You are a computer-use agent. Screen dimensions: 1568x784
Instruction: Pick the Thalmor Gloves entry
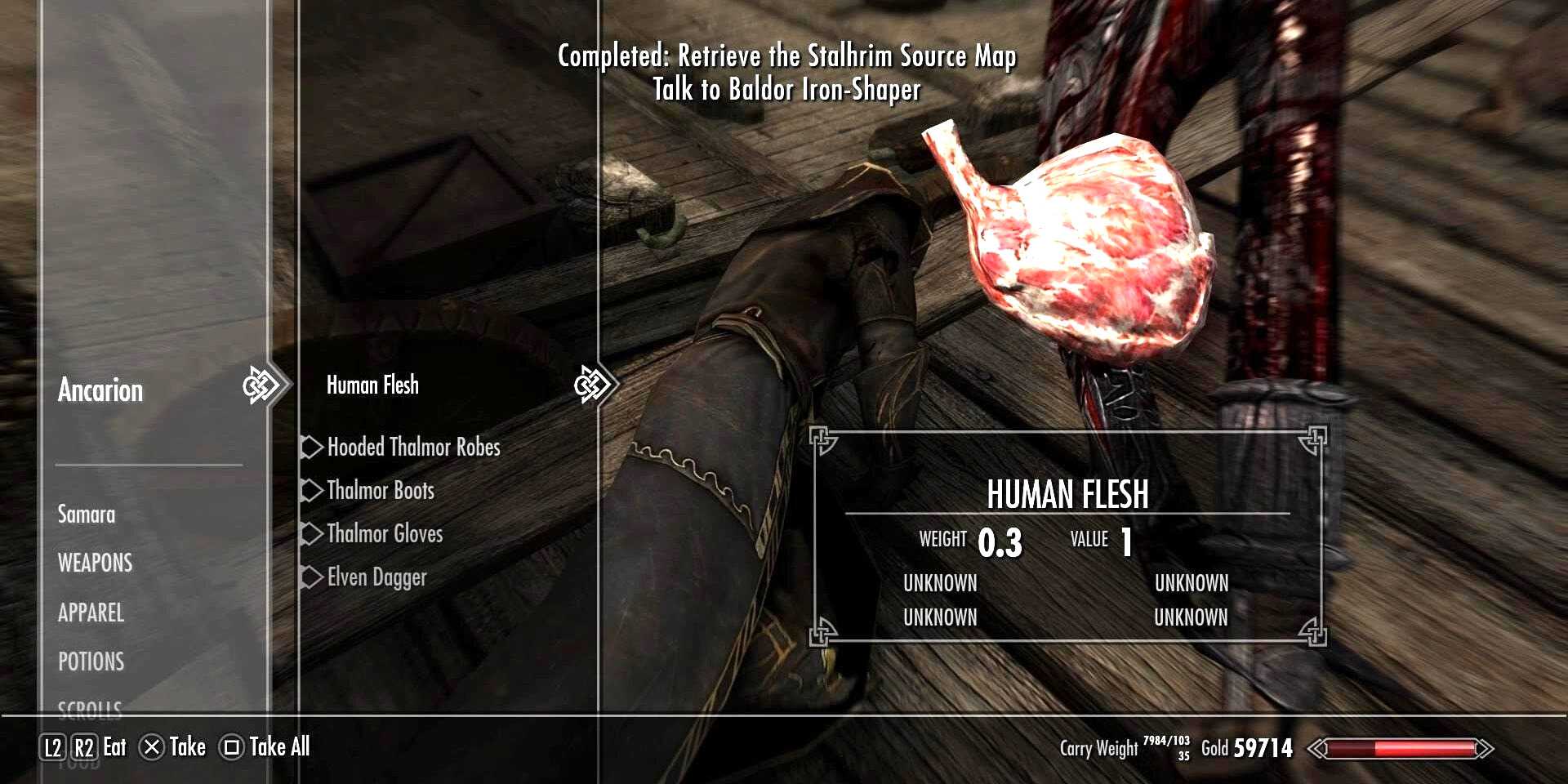tap(385, 534)
